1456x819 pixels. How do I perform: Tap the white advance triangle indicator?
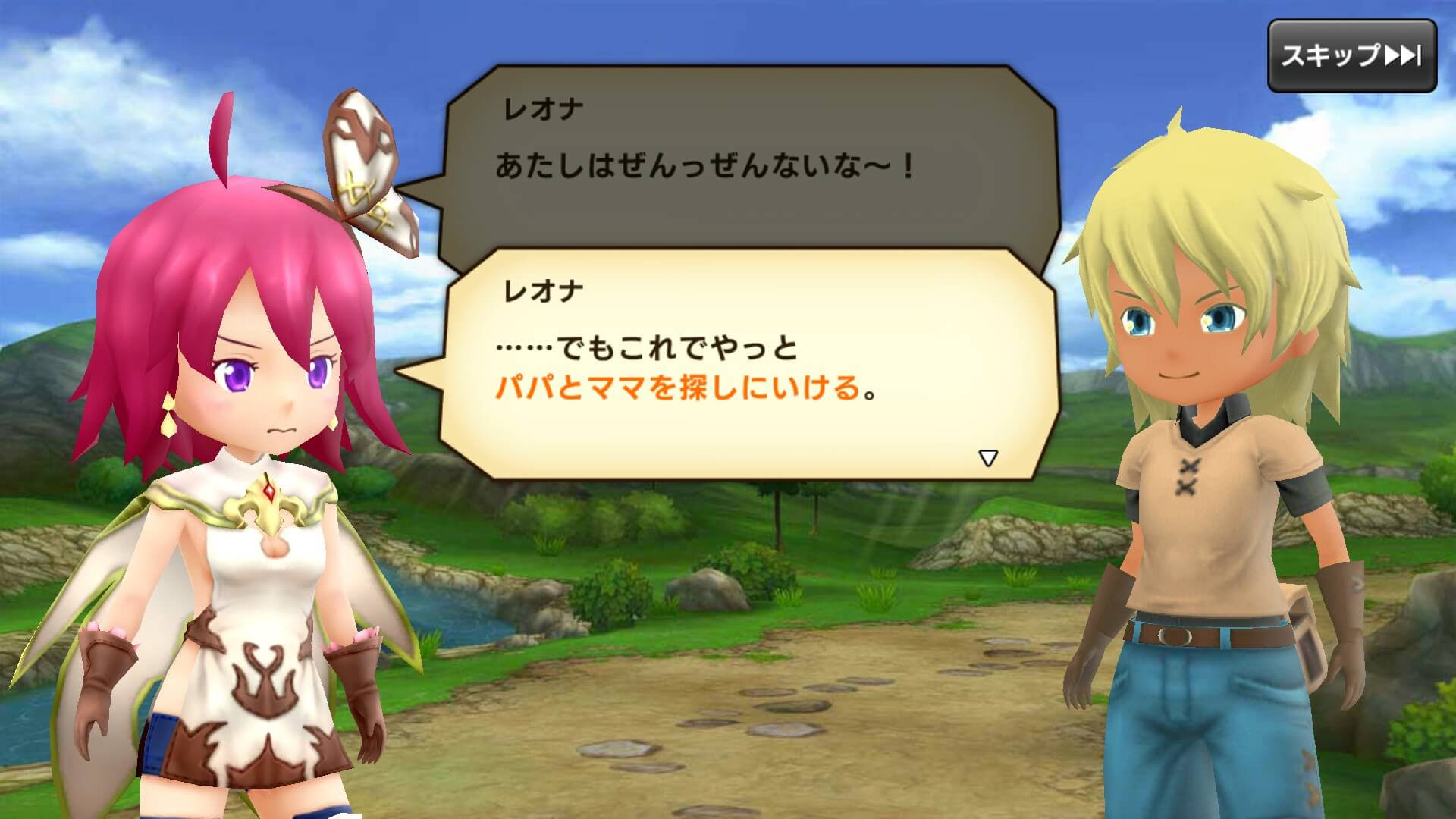point(988,456)
